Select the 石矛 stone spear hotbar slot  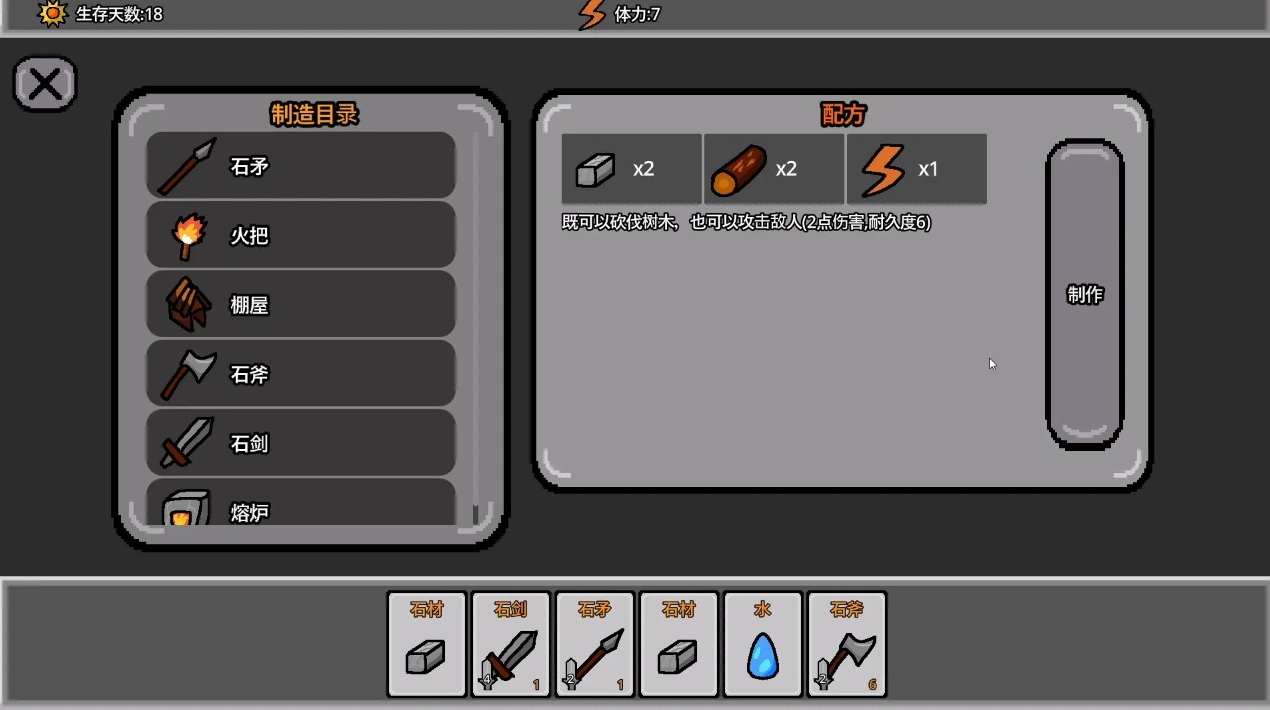(x=595, y=645)
